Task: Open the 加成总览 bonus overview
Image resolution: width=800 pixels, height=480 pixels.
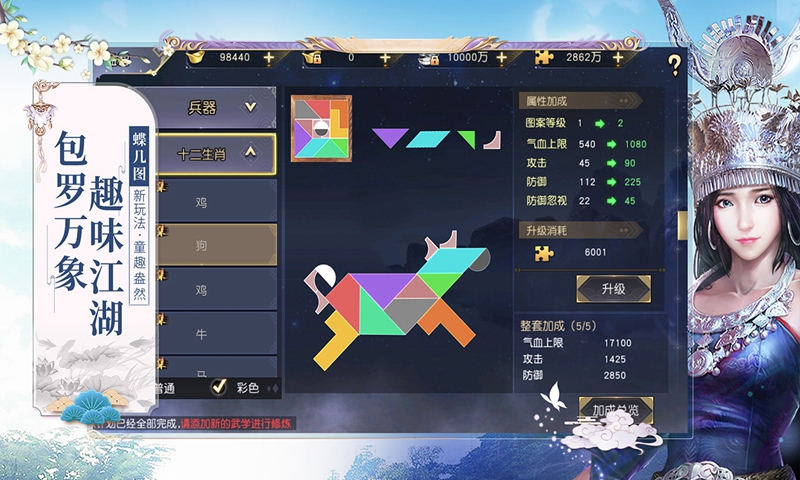Action: (615, 410)
